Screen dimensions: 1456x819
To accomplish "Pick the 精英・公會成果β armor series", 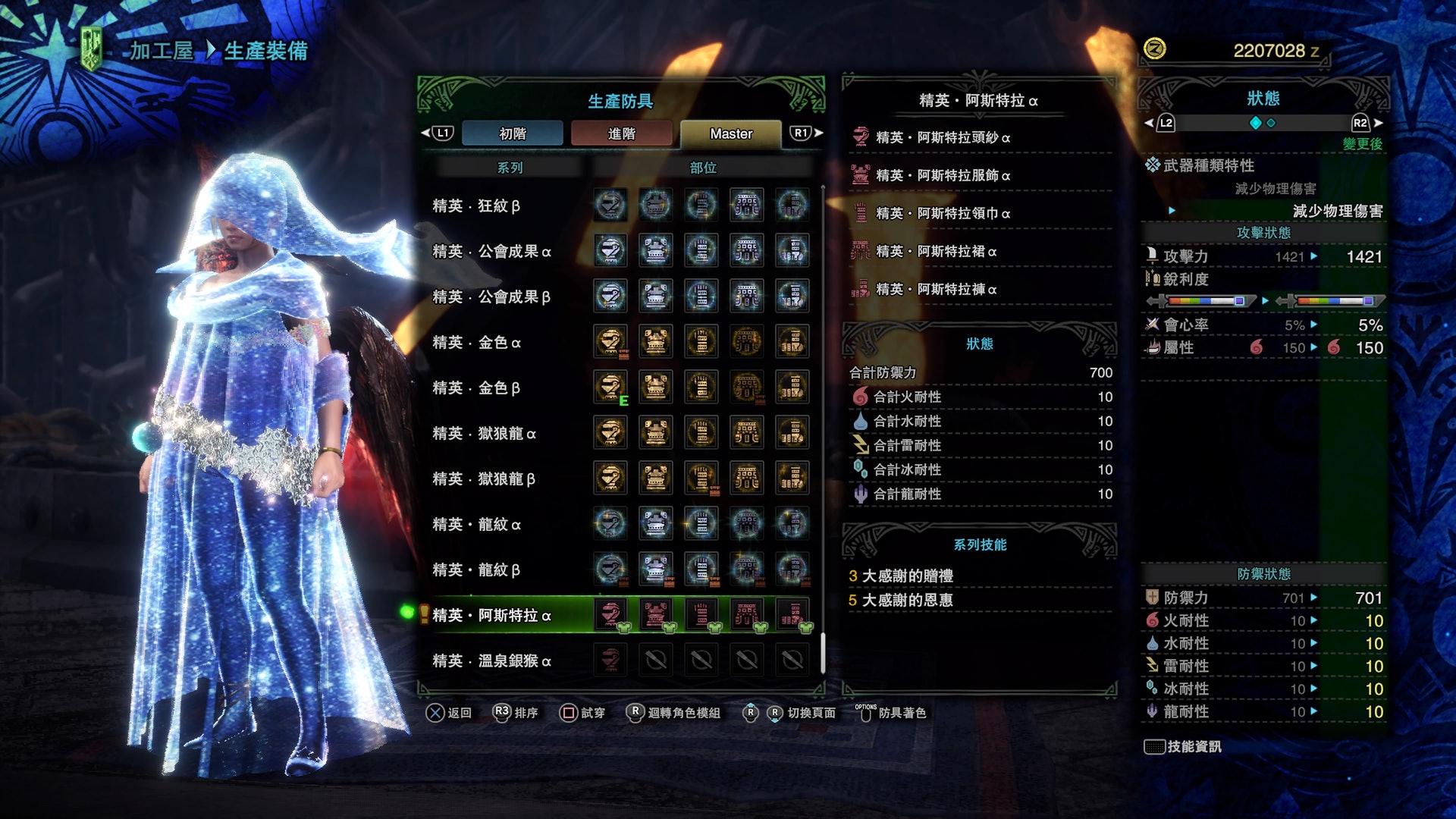I will 491,297.
